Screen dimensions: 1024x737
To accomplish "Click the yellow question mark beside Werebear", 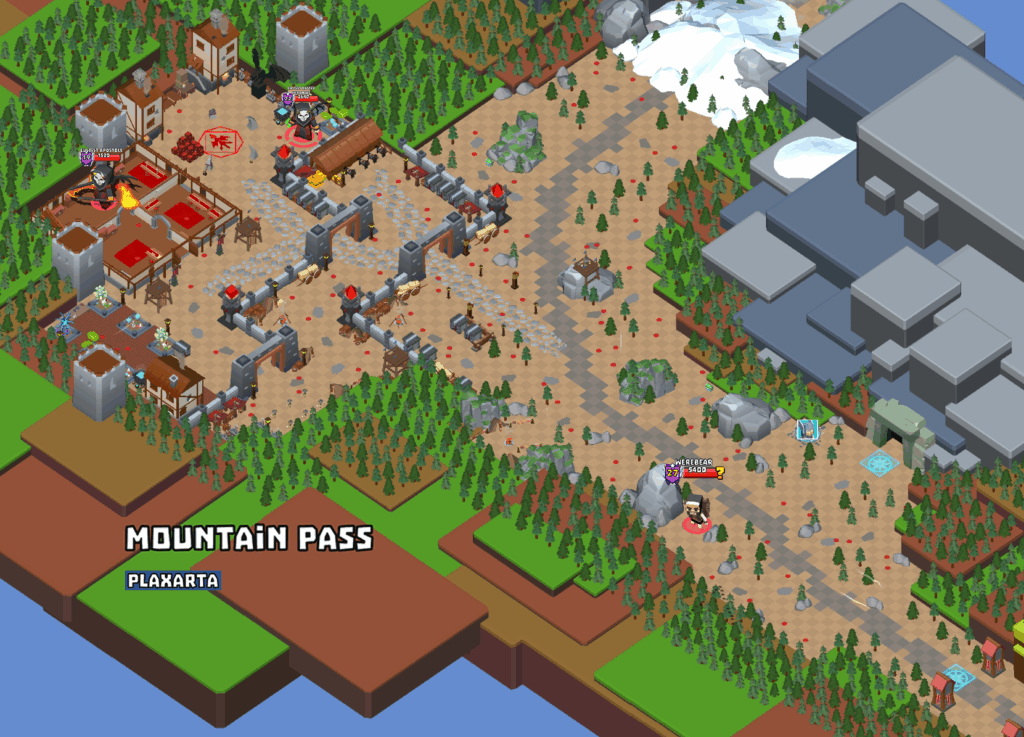I will pos(719,472).
